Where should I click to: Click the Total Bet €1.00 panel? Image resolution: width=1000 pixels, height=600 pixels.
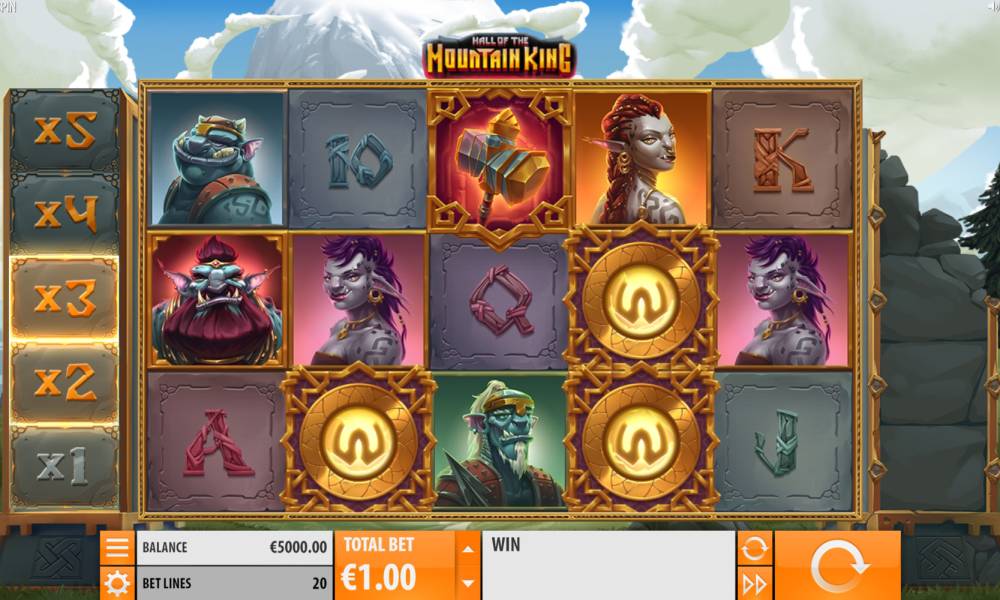click(x=394, y=565)
